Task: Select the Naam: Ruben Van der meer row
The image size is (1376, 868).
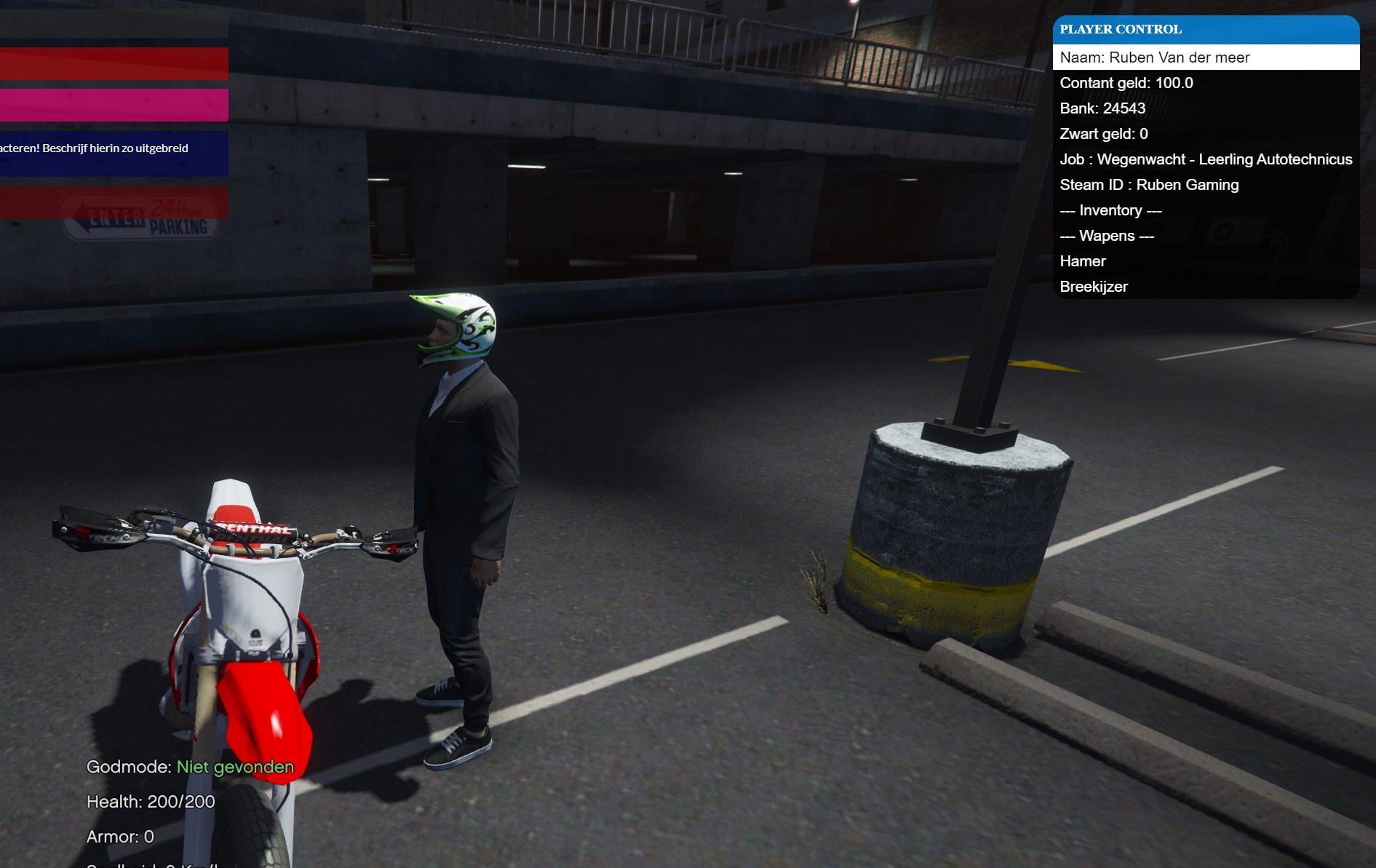Action: pos(1205,57)
